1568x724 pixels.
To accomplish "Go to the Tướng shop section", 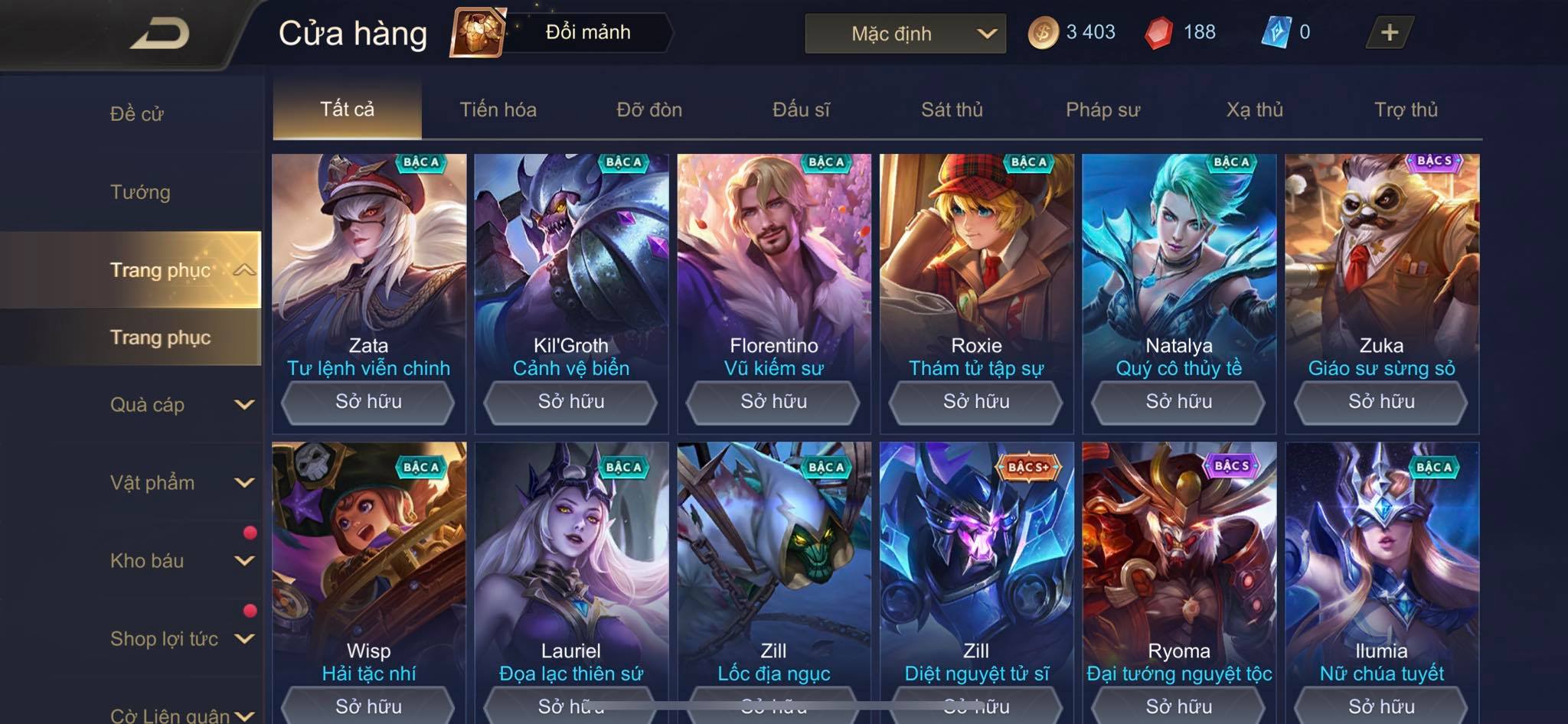I will pyautogui.click(x=140, y=192).
